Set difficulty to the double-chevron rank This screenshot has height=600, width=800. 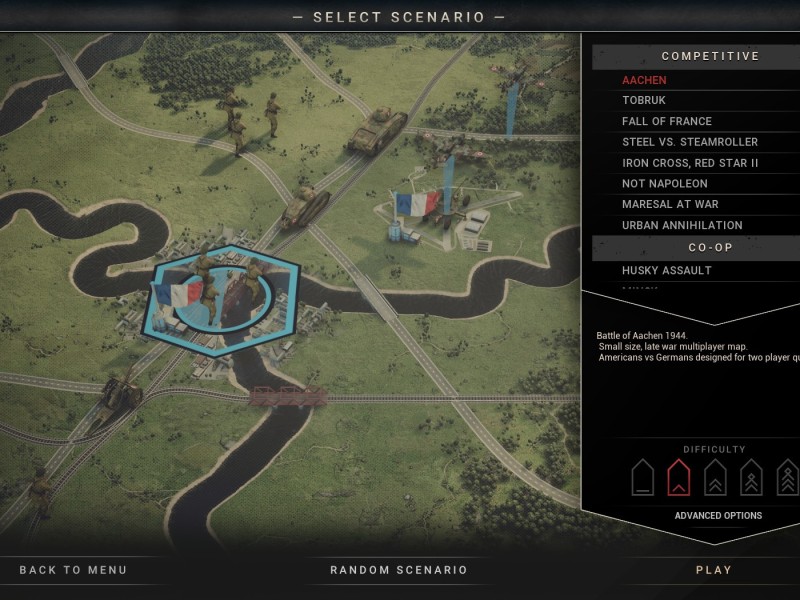click(715, 477)
